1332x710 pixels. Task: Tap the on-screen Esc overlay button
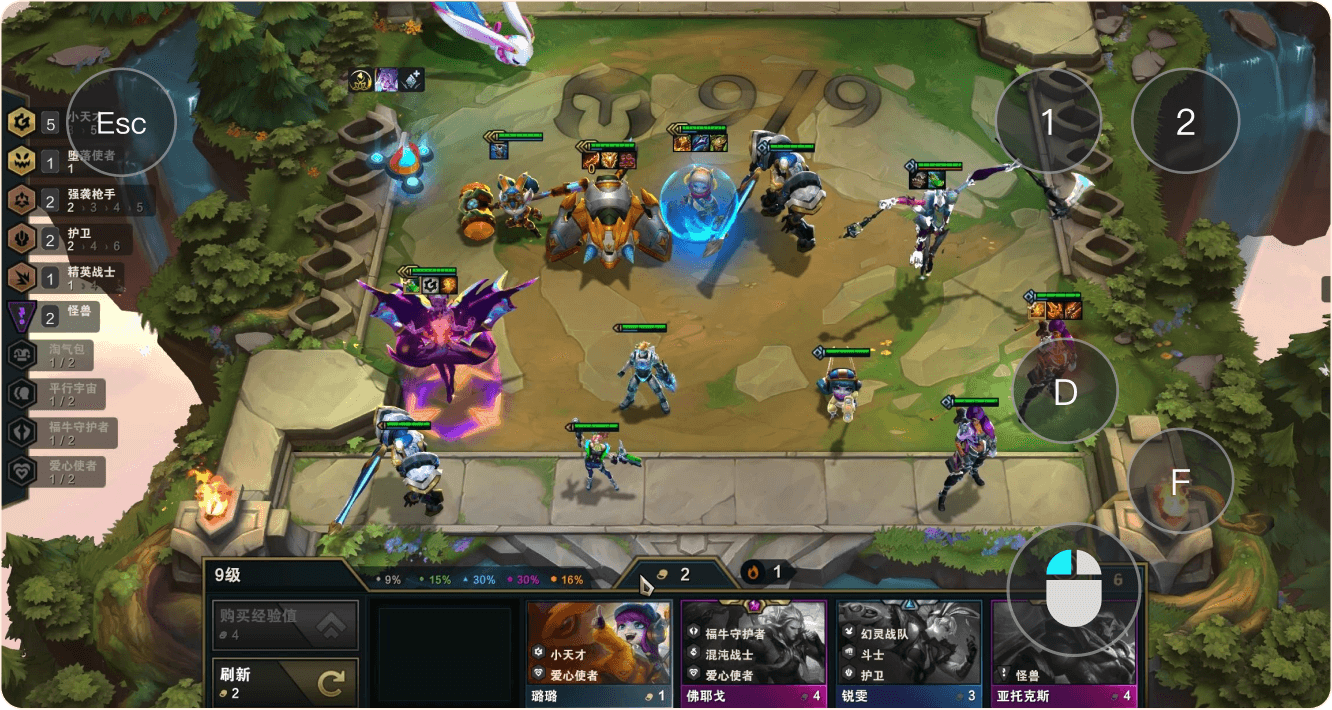[x=121, y=123]
